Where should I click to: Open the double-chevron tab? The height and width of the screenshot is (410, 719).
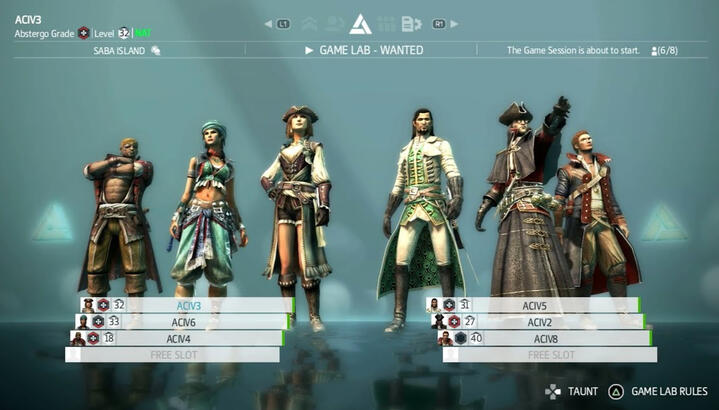tap(308, 24)
